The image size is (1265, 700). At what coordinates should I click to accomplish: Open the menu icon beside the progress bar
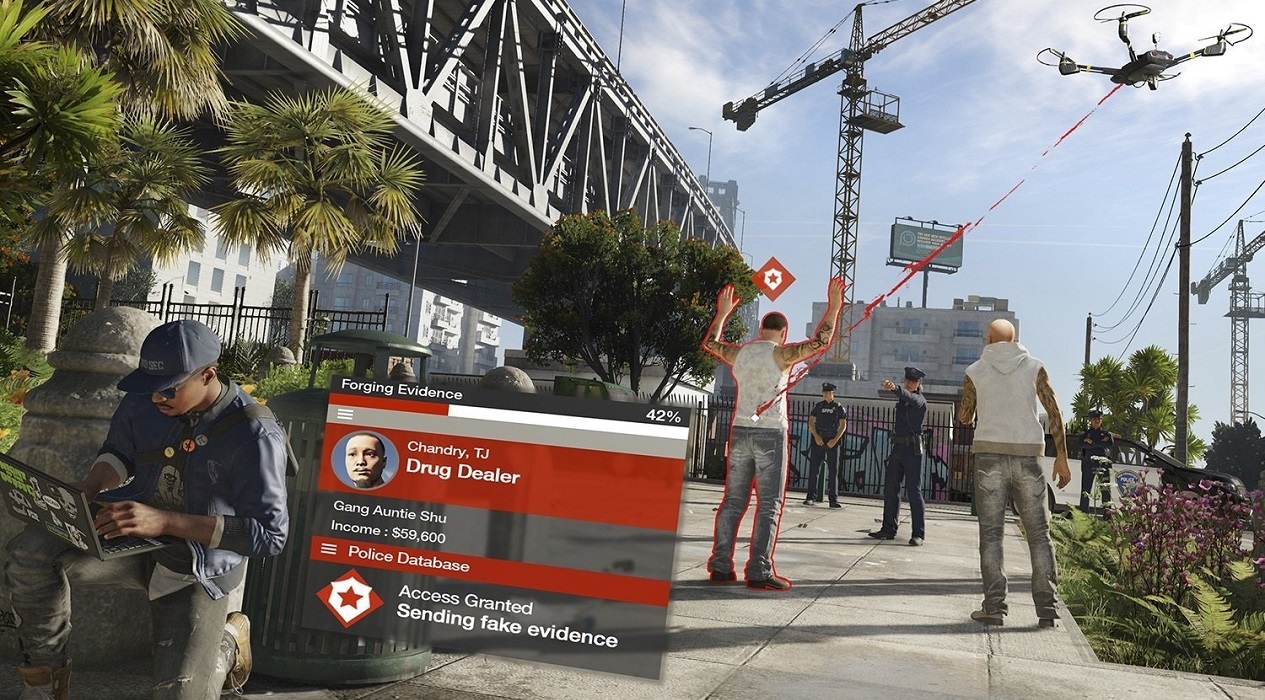coord(345,413)
